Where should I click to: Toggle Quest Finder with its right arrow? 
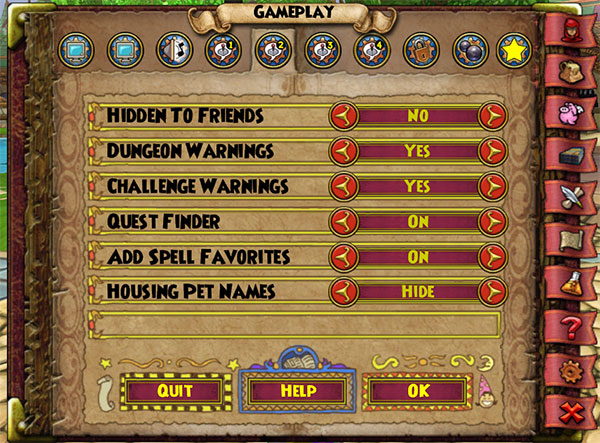pyautogui.click(x=491, y=222)
